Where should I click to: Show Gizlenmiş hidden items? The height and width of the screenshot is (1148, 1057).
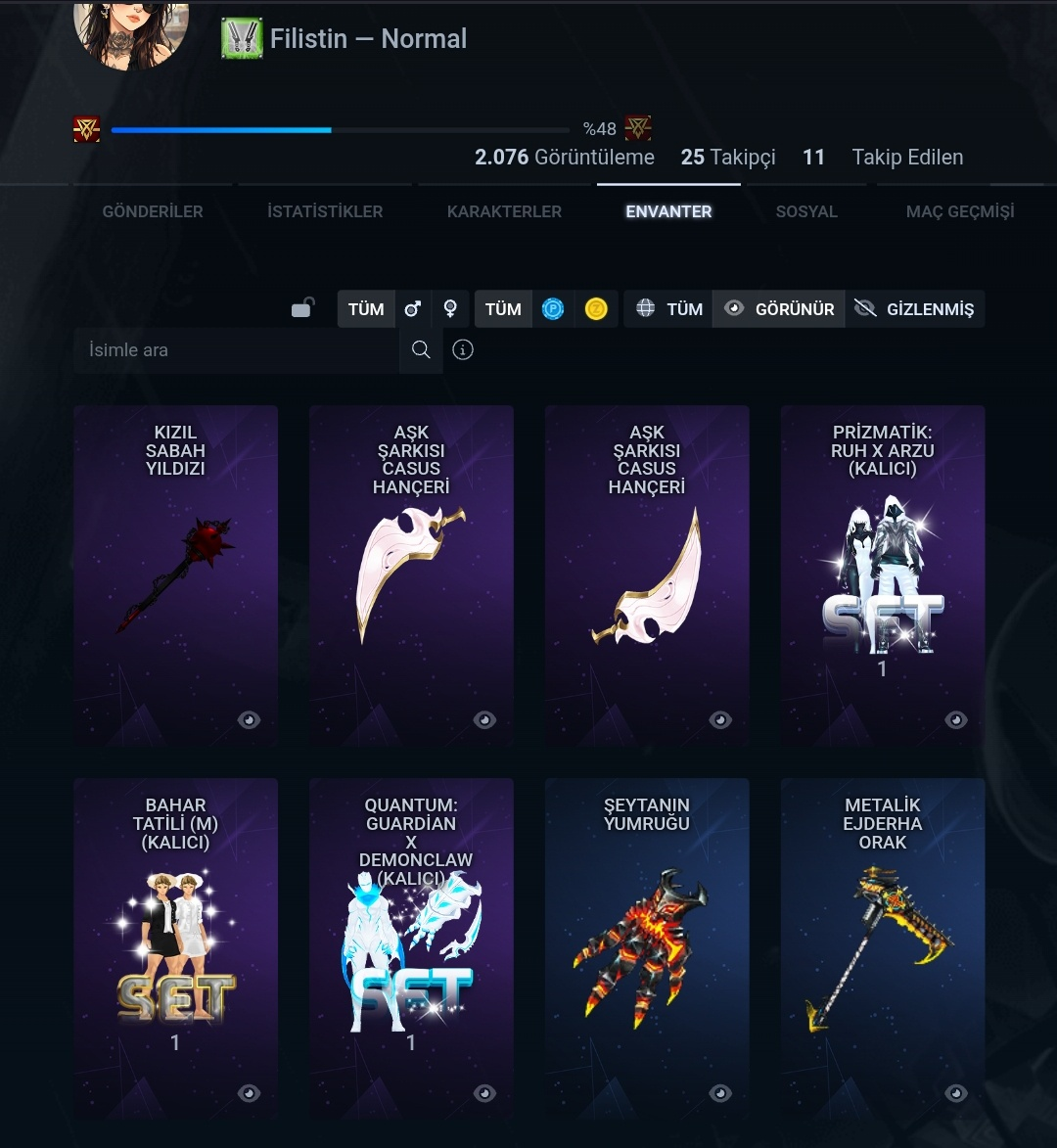click(914, 309)
